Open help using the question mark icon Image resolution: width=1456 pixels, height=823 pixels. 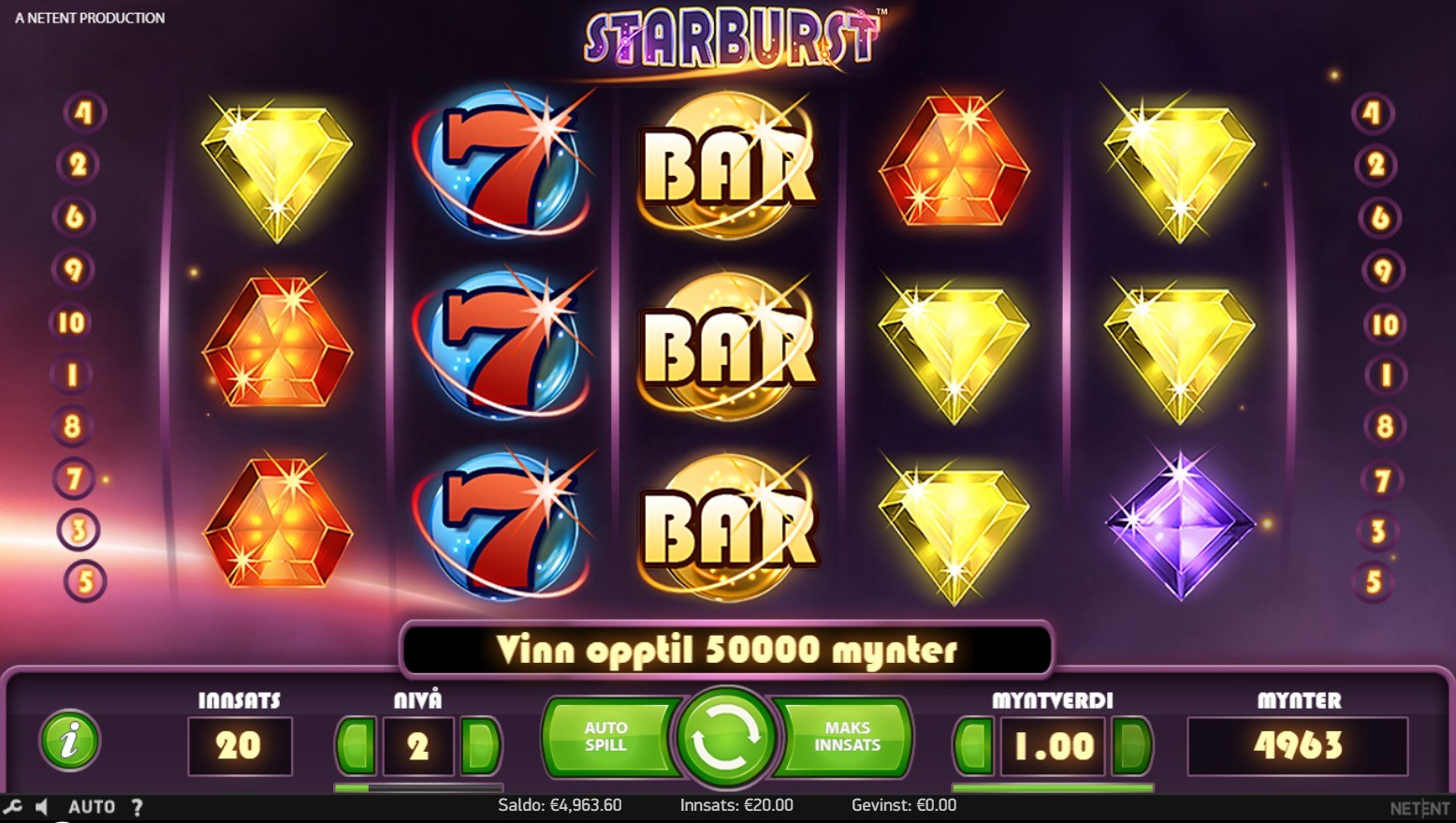pos(138,806)
